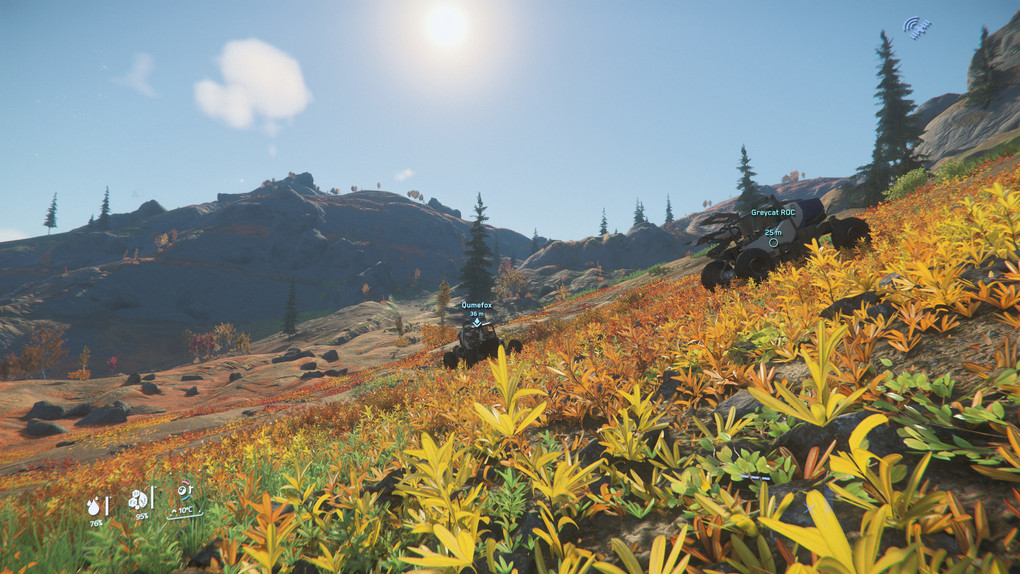Select the Qumefox player marker
The height and width of the screenshot is (574, 1020).
(x=477, y=322)
